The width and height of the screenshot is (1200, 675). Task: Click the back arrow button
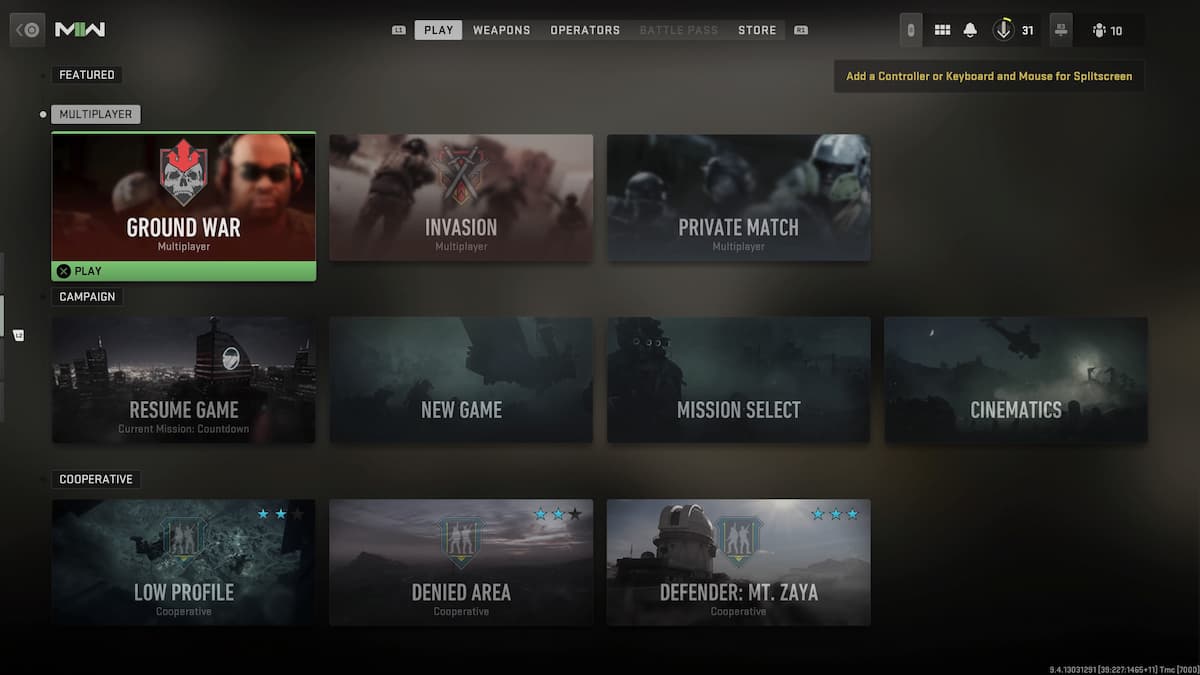(x=28, y=30)
